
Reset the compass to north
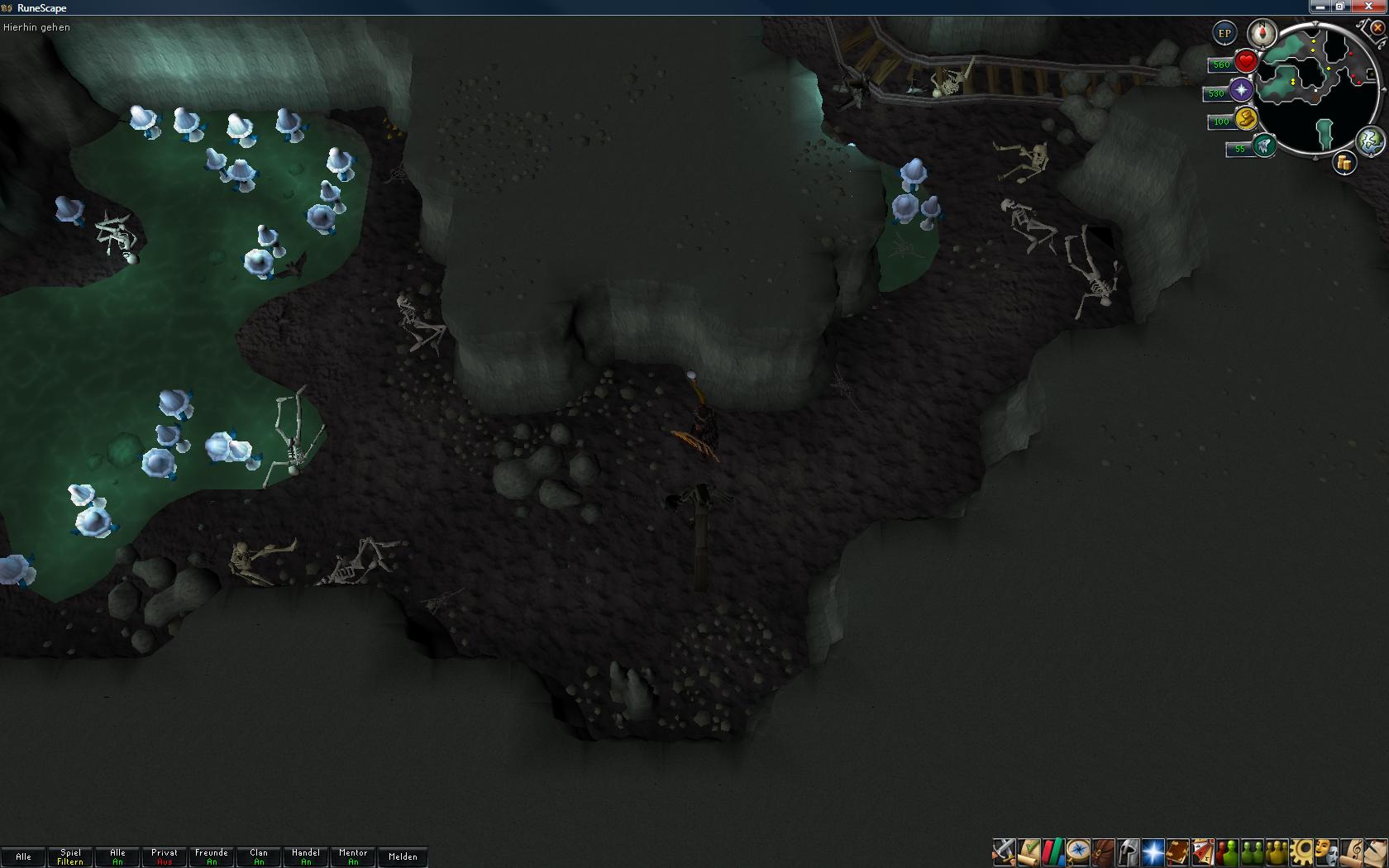click(1263, 33)
